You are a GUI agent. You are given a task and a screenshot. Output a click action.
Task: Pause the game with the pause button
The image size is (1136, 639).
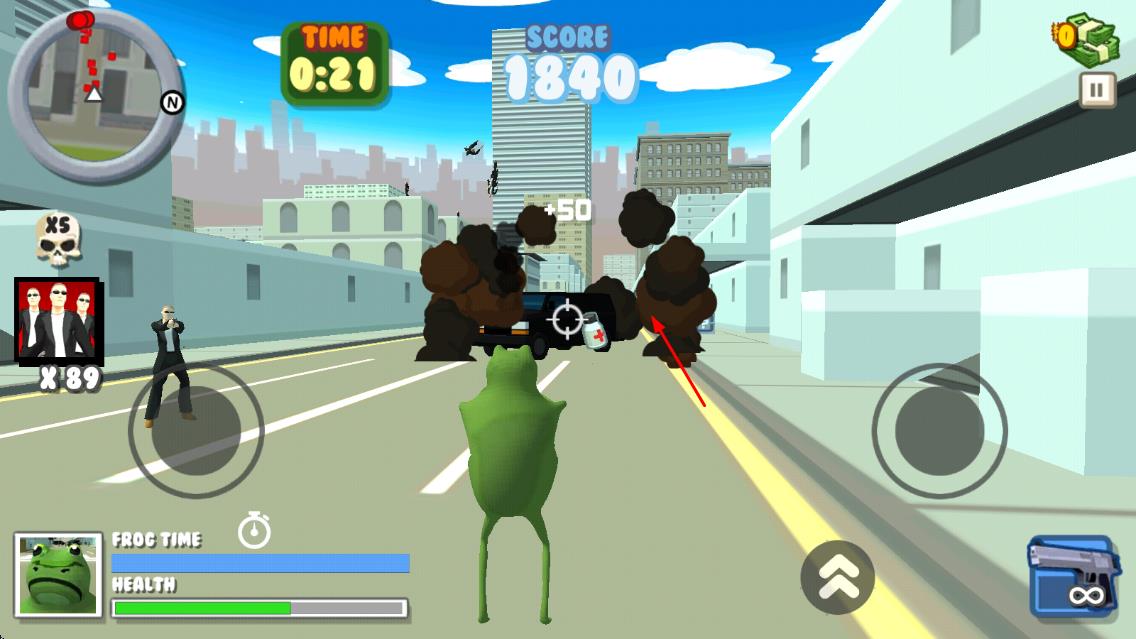(1097, 90)
